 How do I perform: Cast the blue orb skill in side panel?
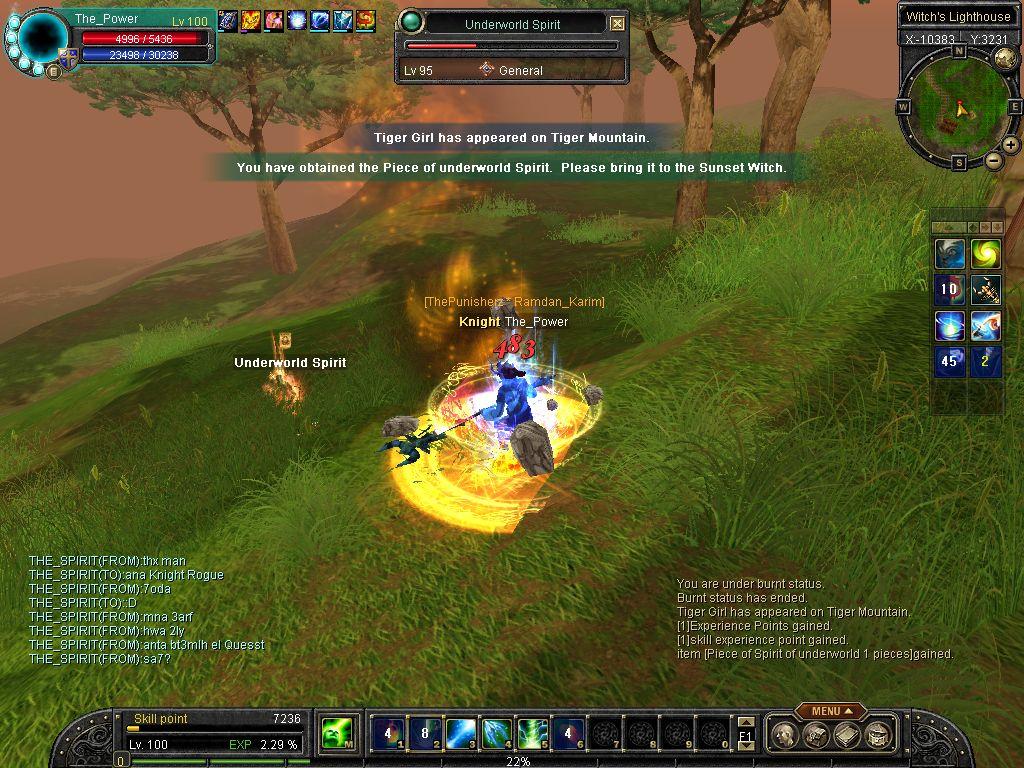[x=949, y=326]
